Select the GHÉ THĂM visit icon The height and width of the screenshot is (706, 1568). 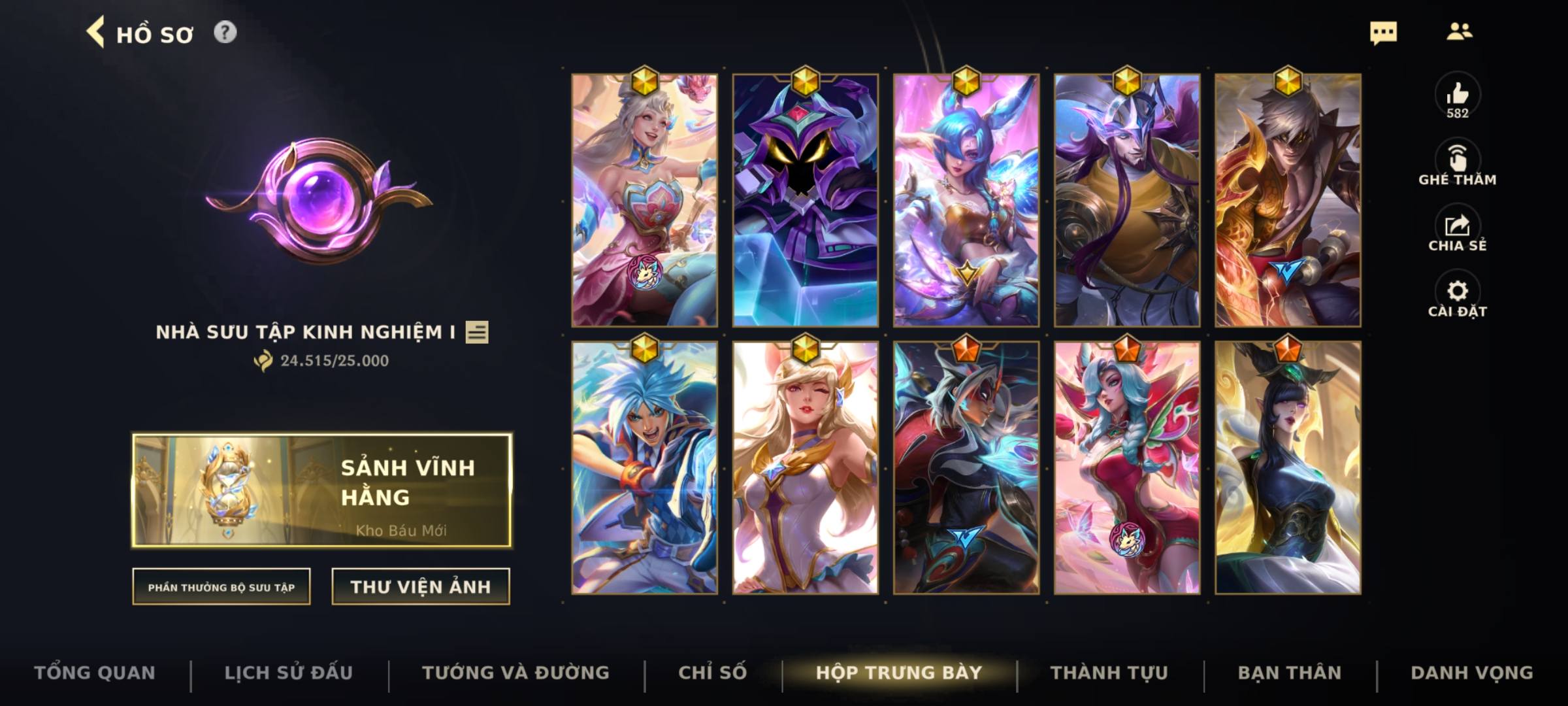[1458, 160]
